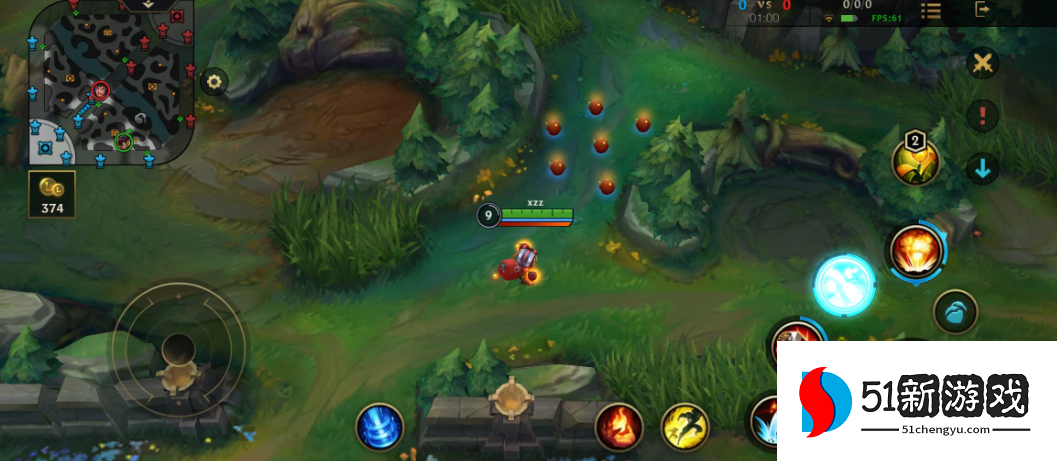
Task: Open settings with the gear icon
Action: pos(213,81)
